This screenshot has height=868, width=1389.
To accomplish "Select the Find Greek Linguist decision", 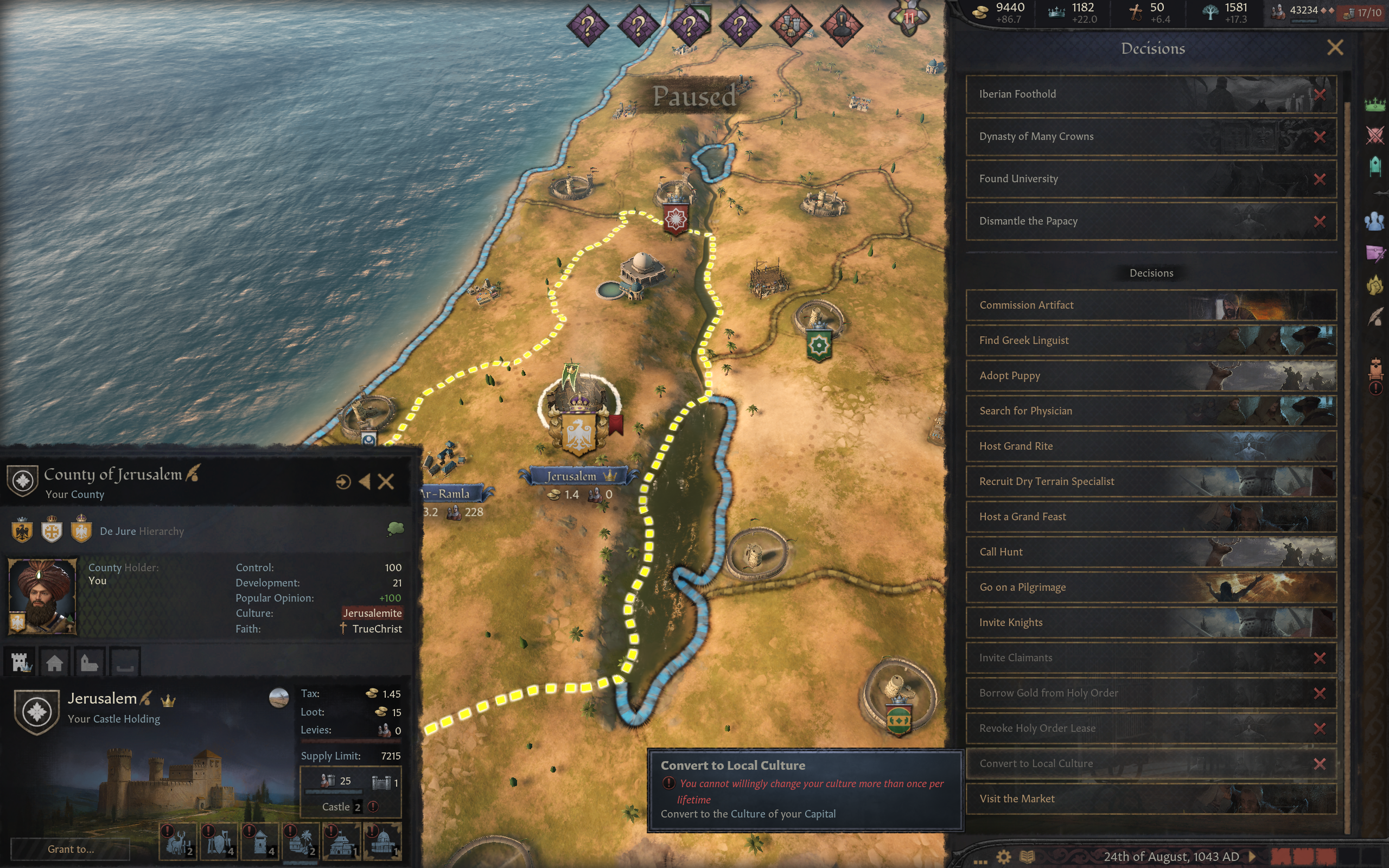I will pos(1150,341).
